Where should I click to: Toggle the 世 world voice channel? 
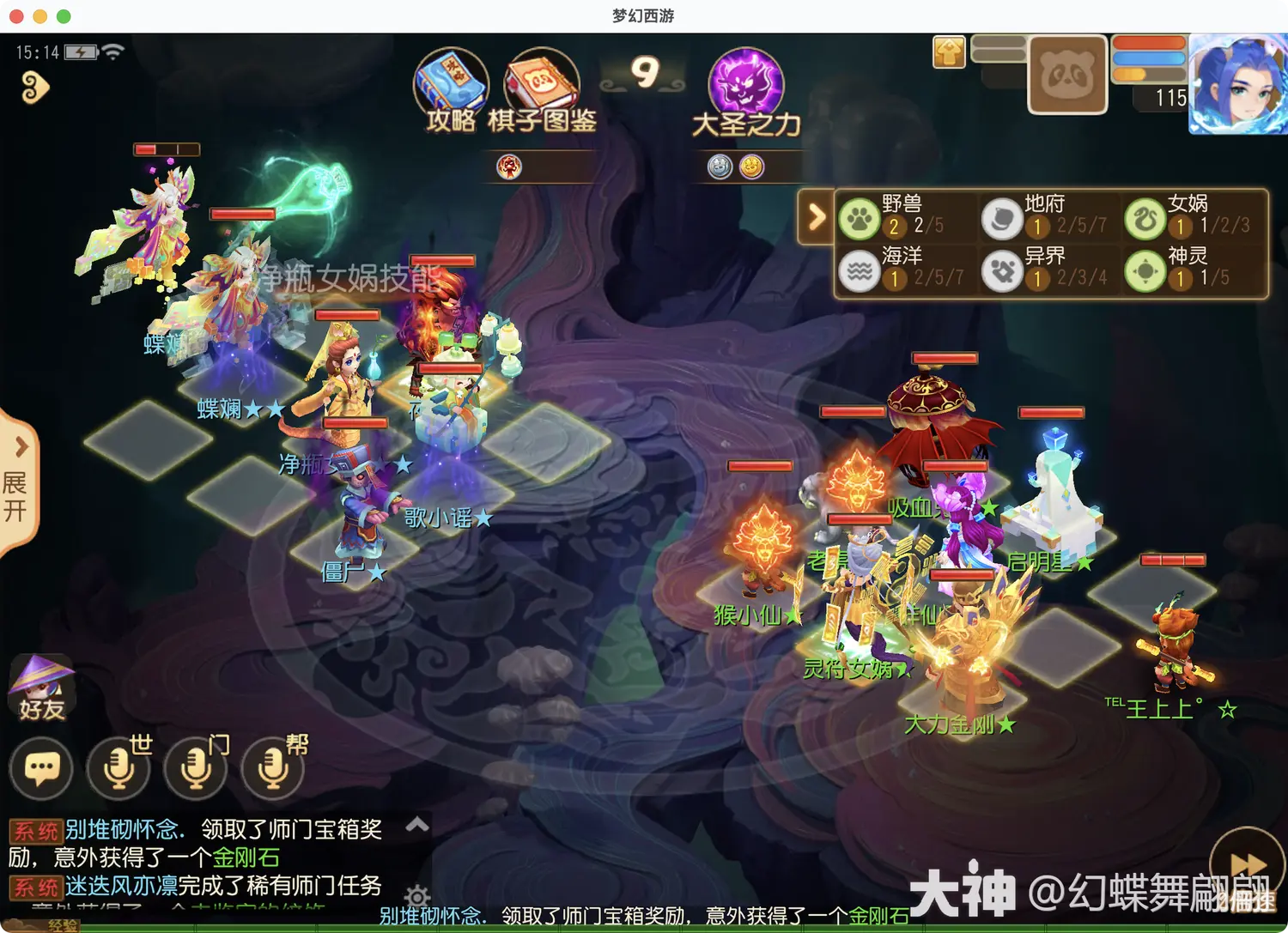pos(118,768)
